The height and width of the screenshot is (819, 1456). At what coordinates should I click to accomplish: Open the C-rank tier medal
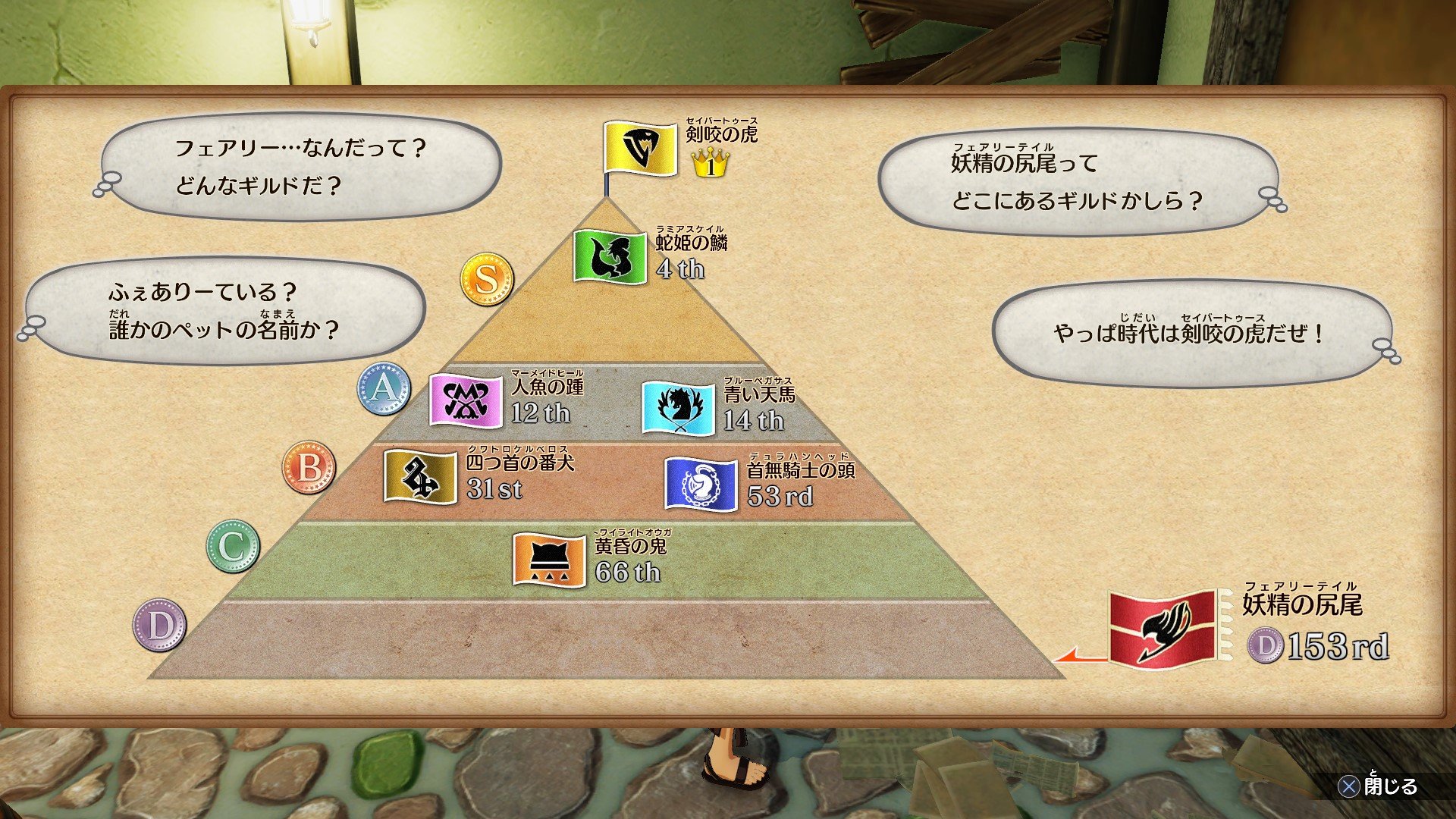tap(234, 548)
